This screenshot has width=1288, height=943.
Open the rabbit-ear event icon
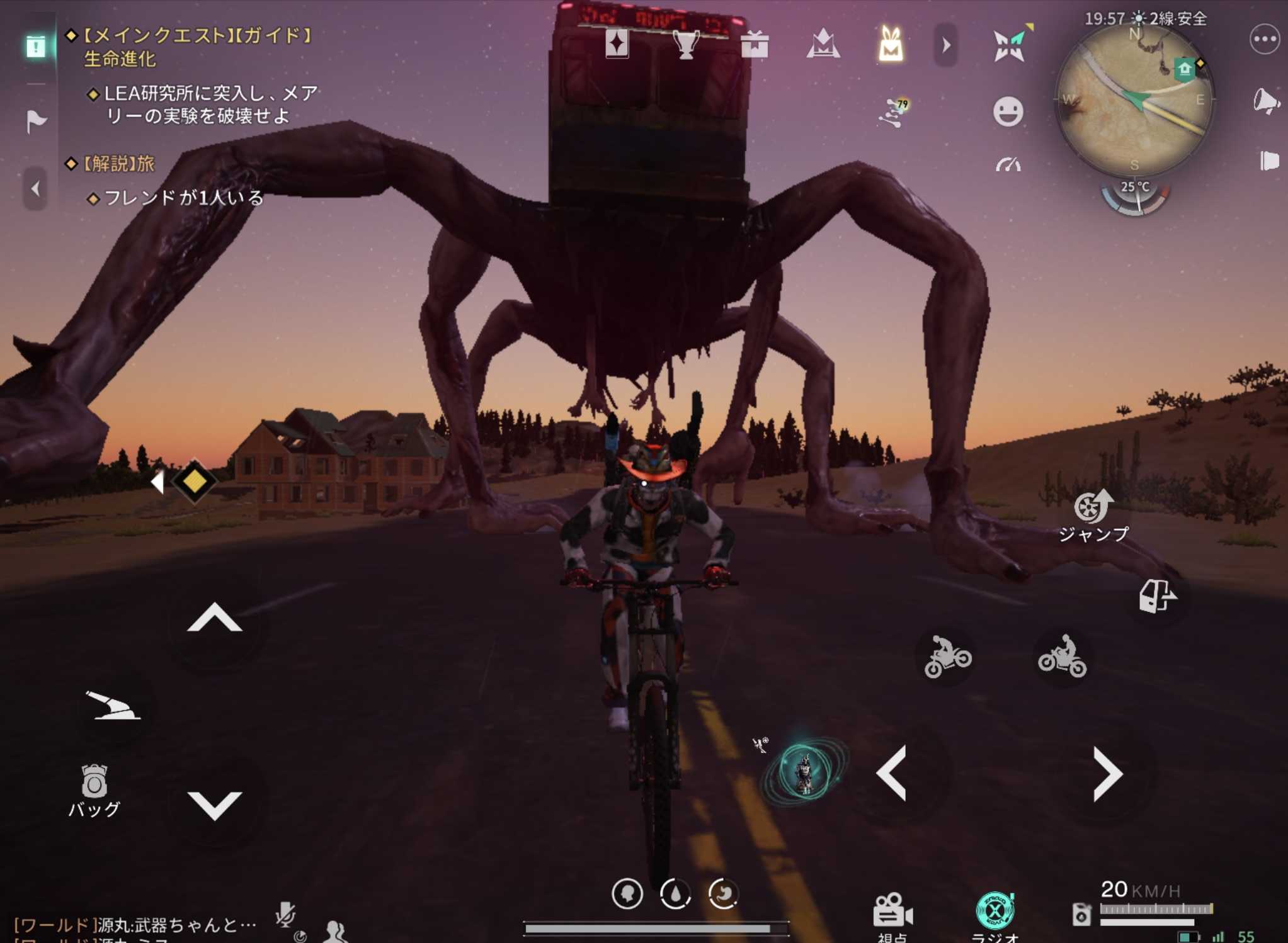tap(891, 45)
